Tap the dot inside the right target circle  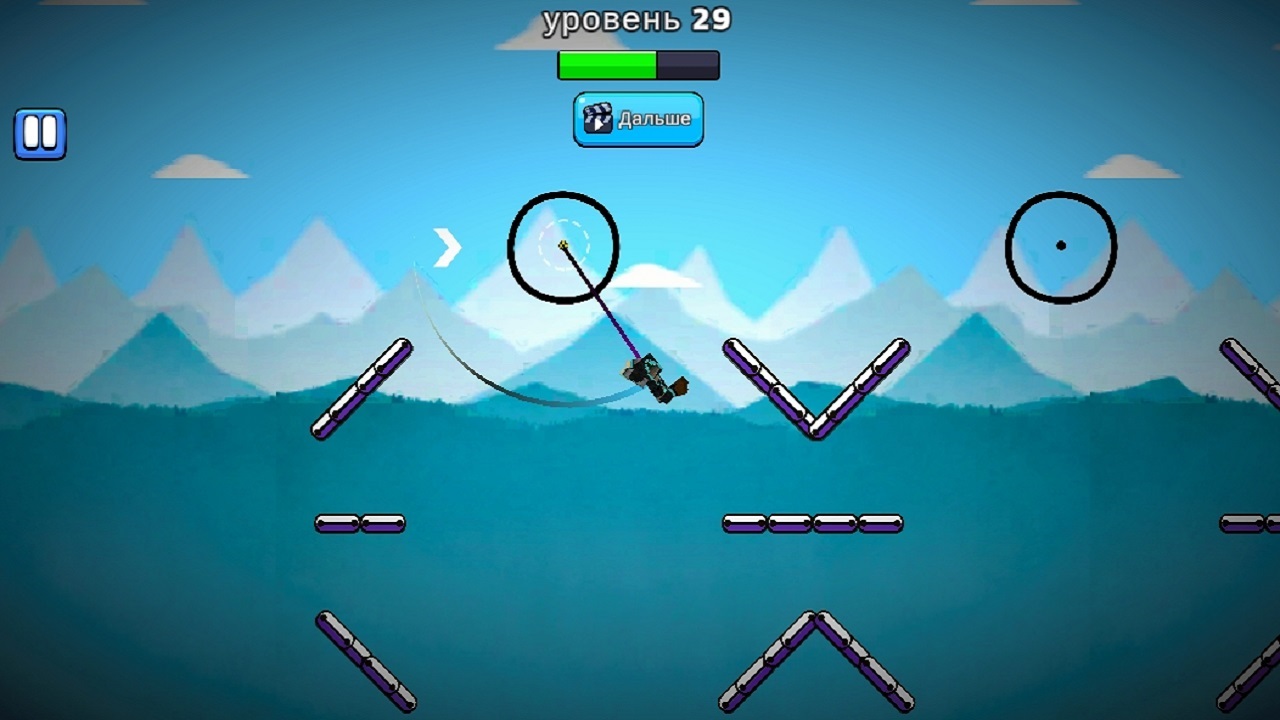point(1060,243)
